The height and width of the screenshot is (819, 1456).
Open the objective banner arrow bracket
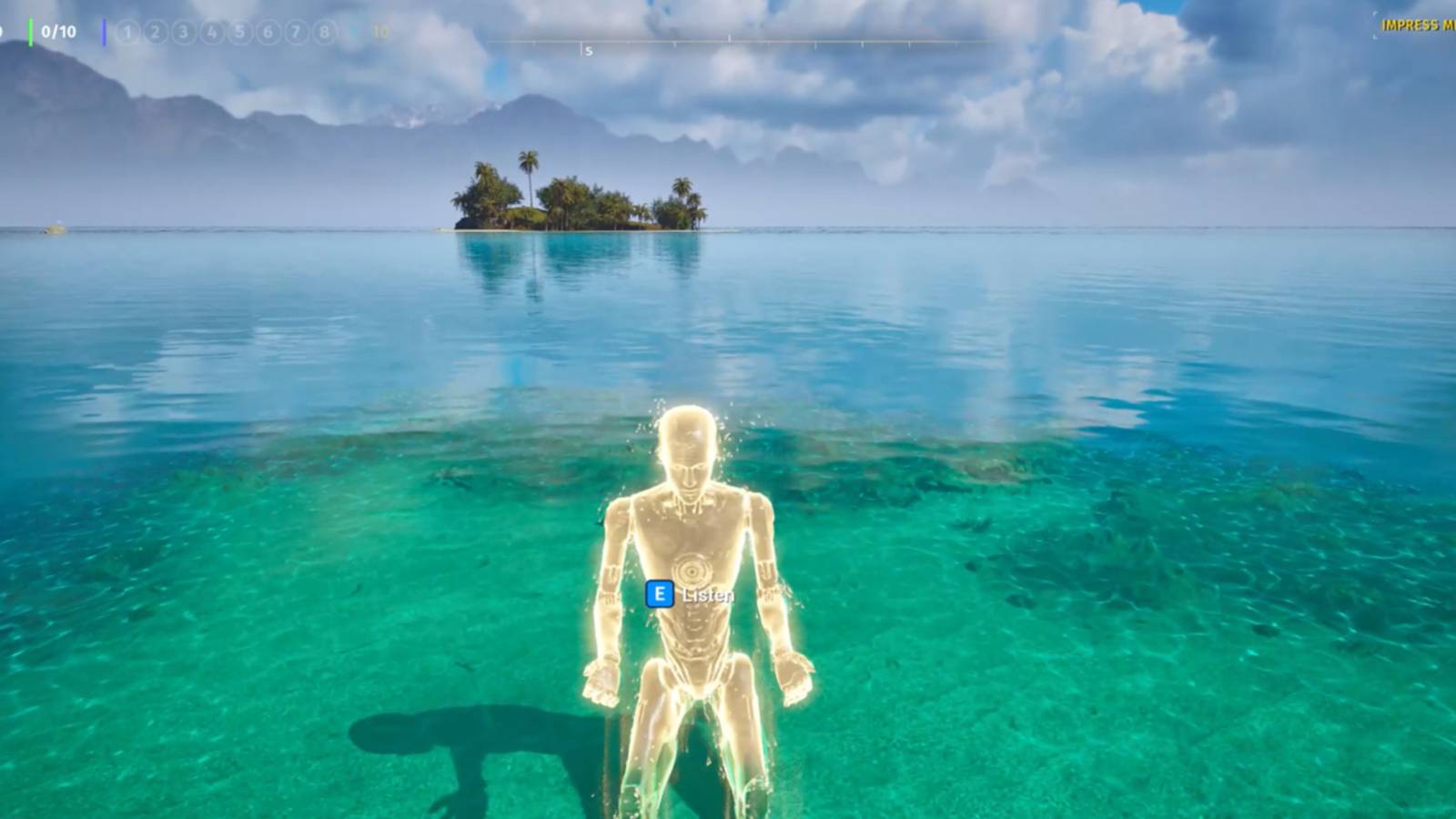click(x=1375, y=25)
